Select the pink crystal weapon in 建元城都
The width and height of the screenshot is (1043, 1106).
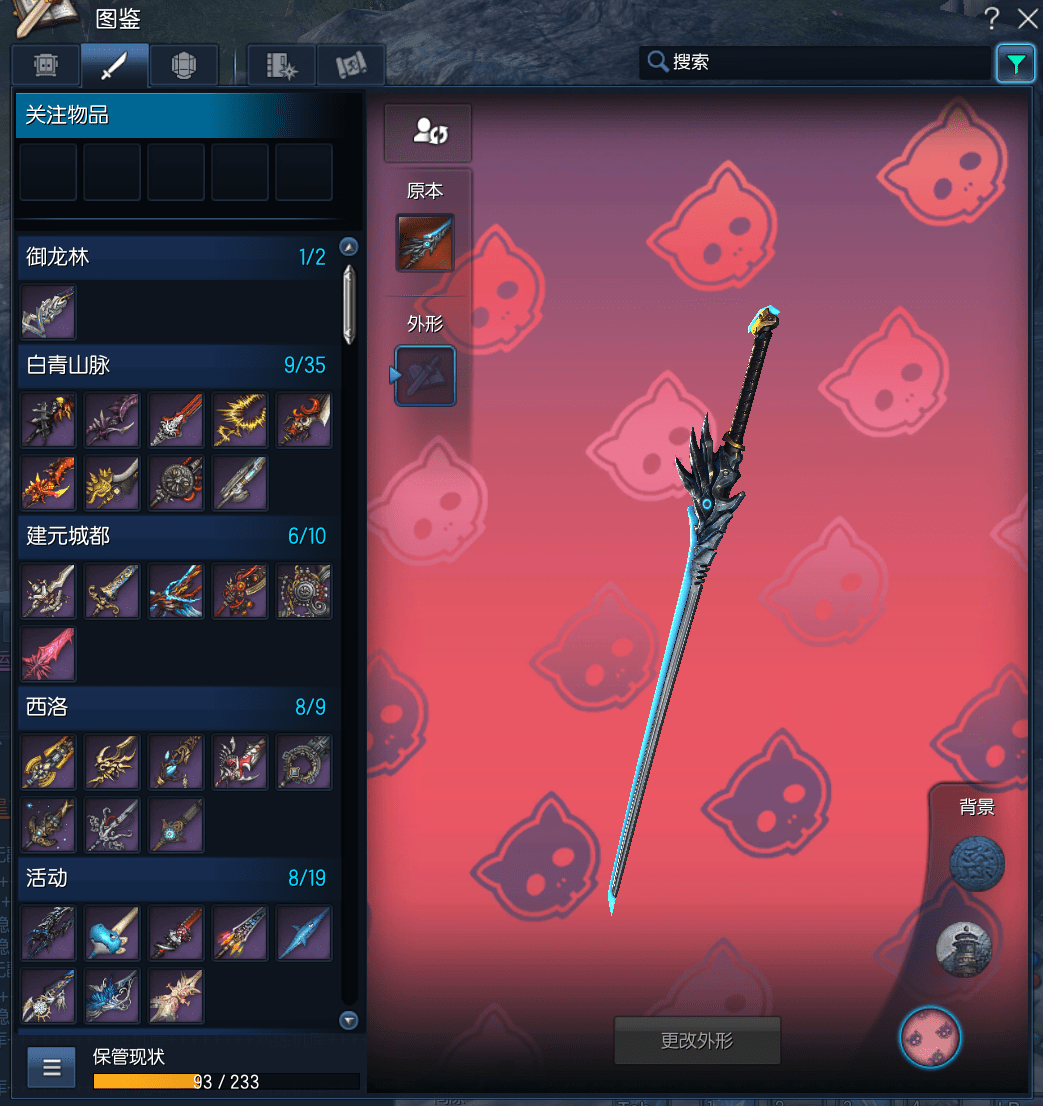coord(48,655)
